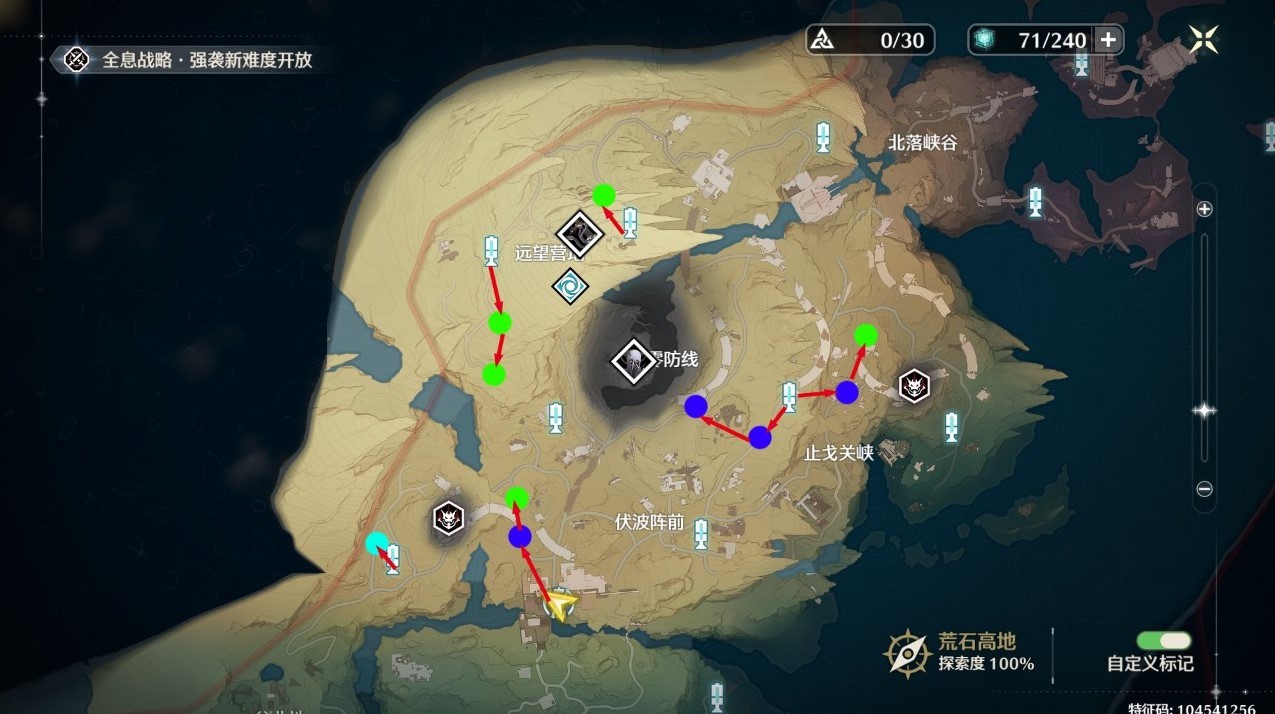Viewport: 1275px width, 714px height.
Task: Zoom out the map with minus button
Action: pyautogui.click(x=1205, y=489)
